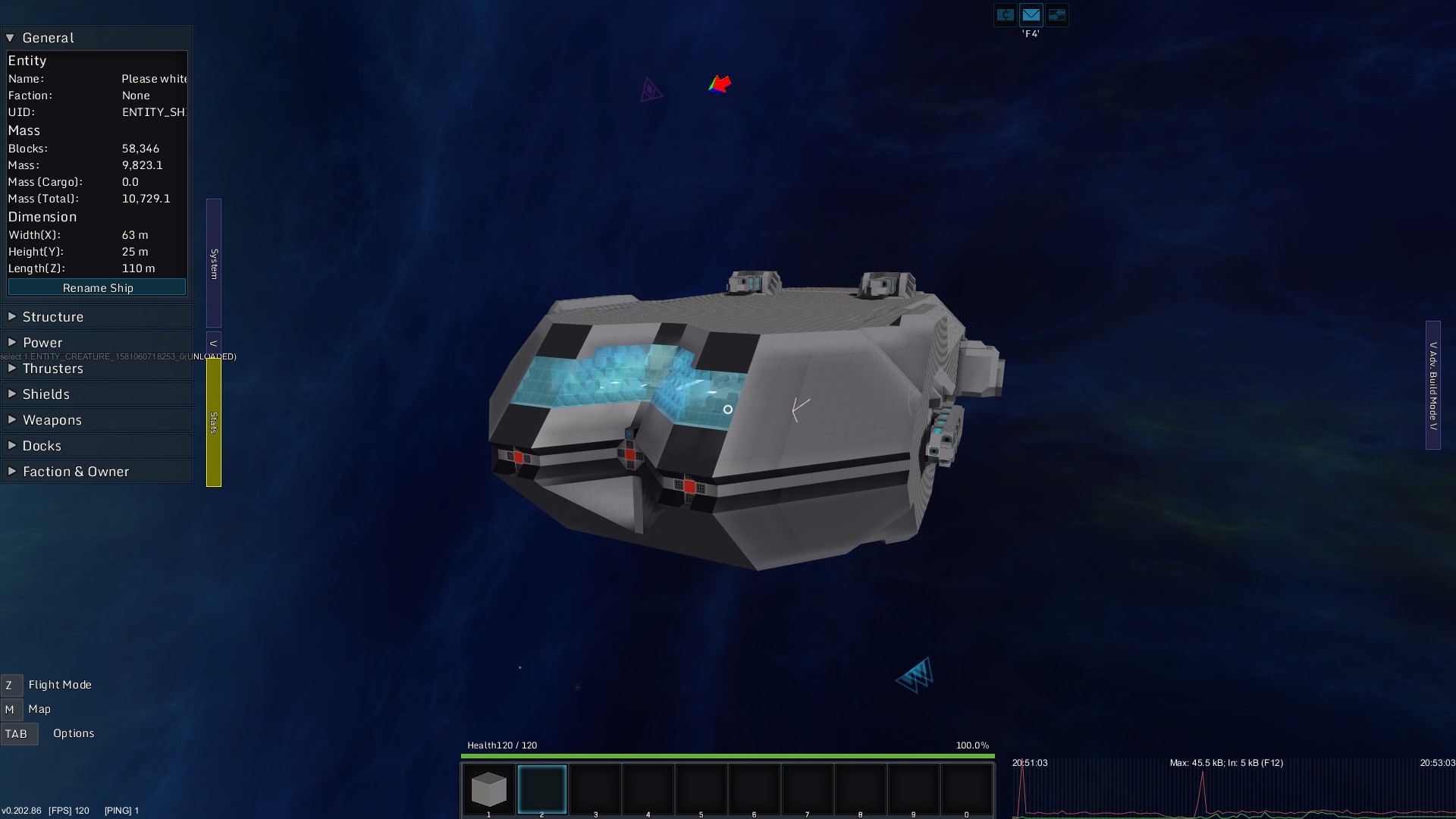Switch to the vertical System tab
This screenshot has width=1456, height=819.
click(x=214, y=263)
